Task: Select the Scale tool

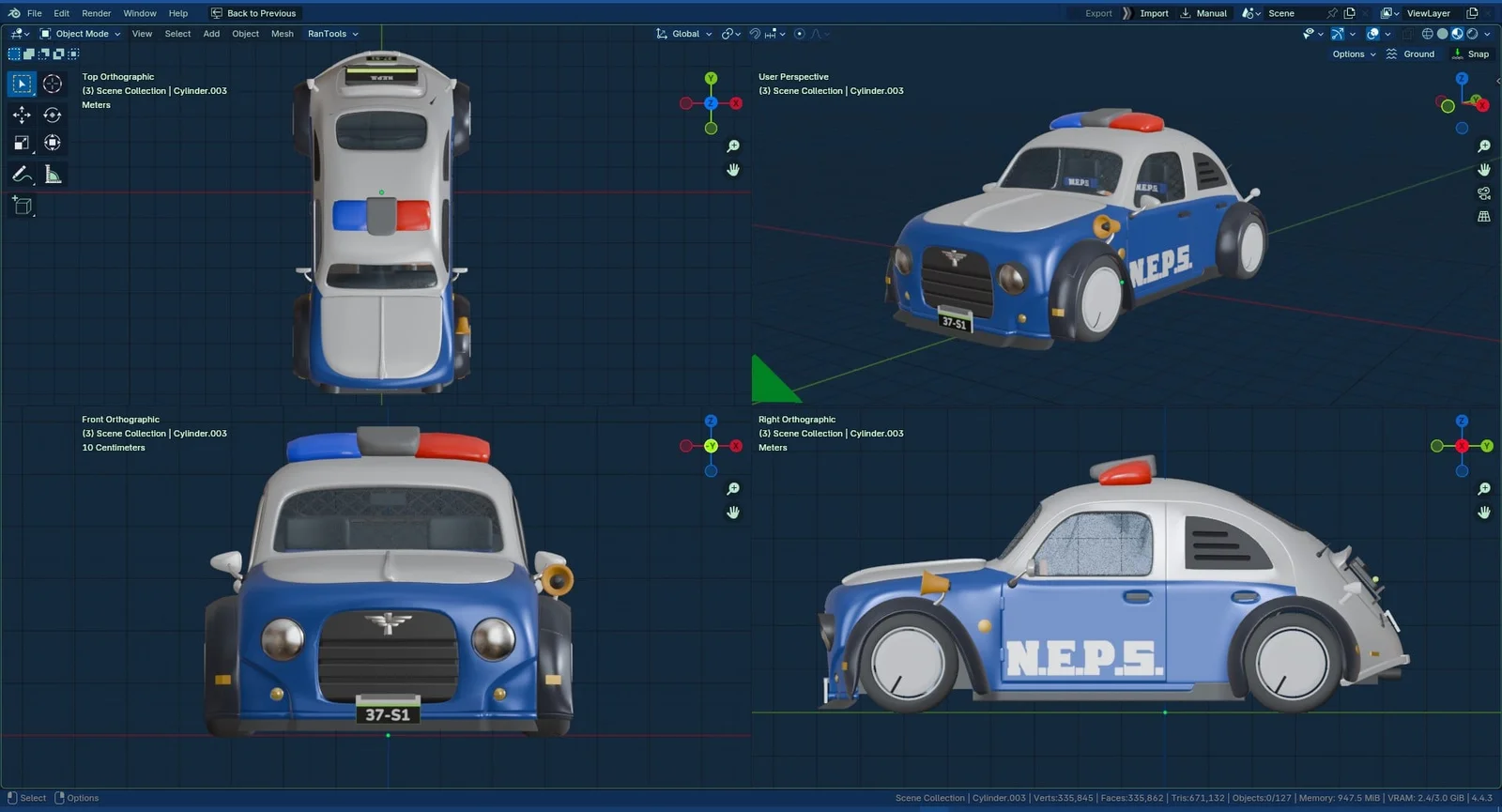Action: coord(21,143)
